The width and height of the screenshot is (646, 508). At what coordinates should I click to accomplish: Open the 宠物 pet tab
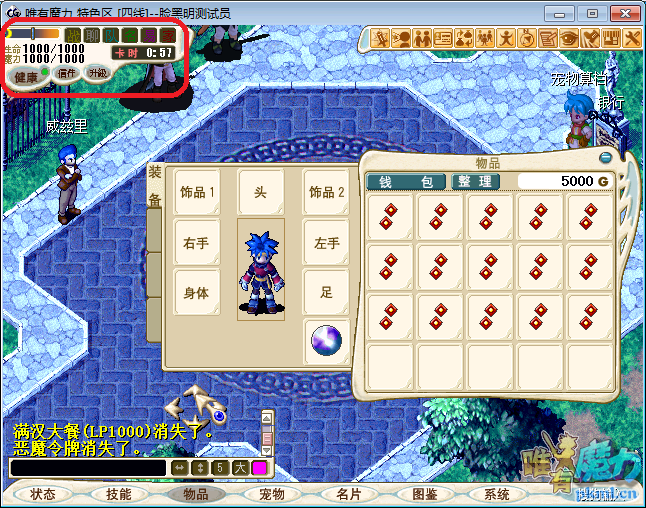pyautogui.click(x=272, y=494)
